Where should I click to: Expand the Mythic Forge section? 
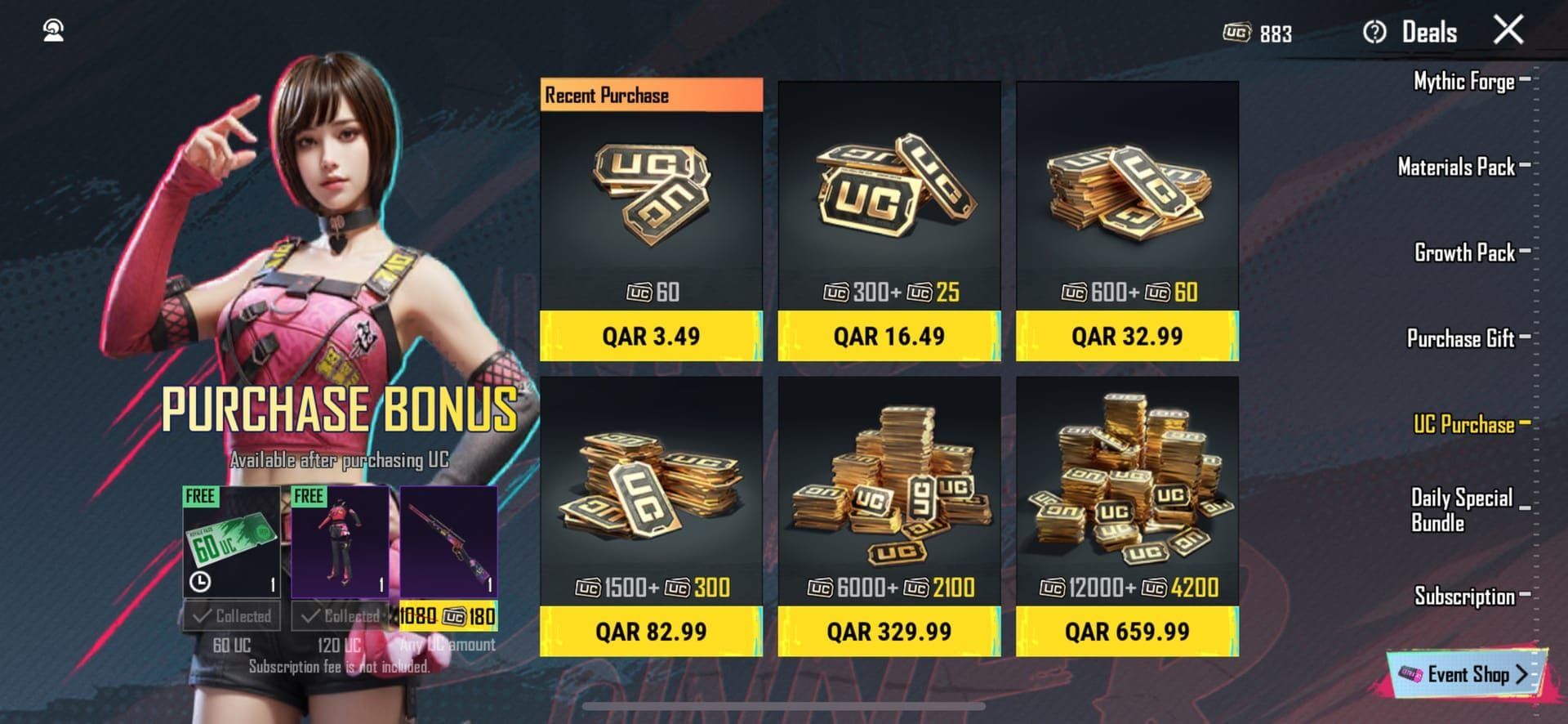[1463, 81]
